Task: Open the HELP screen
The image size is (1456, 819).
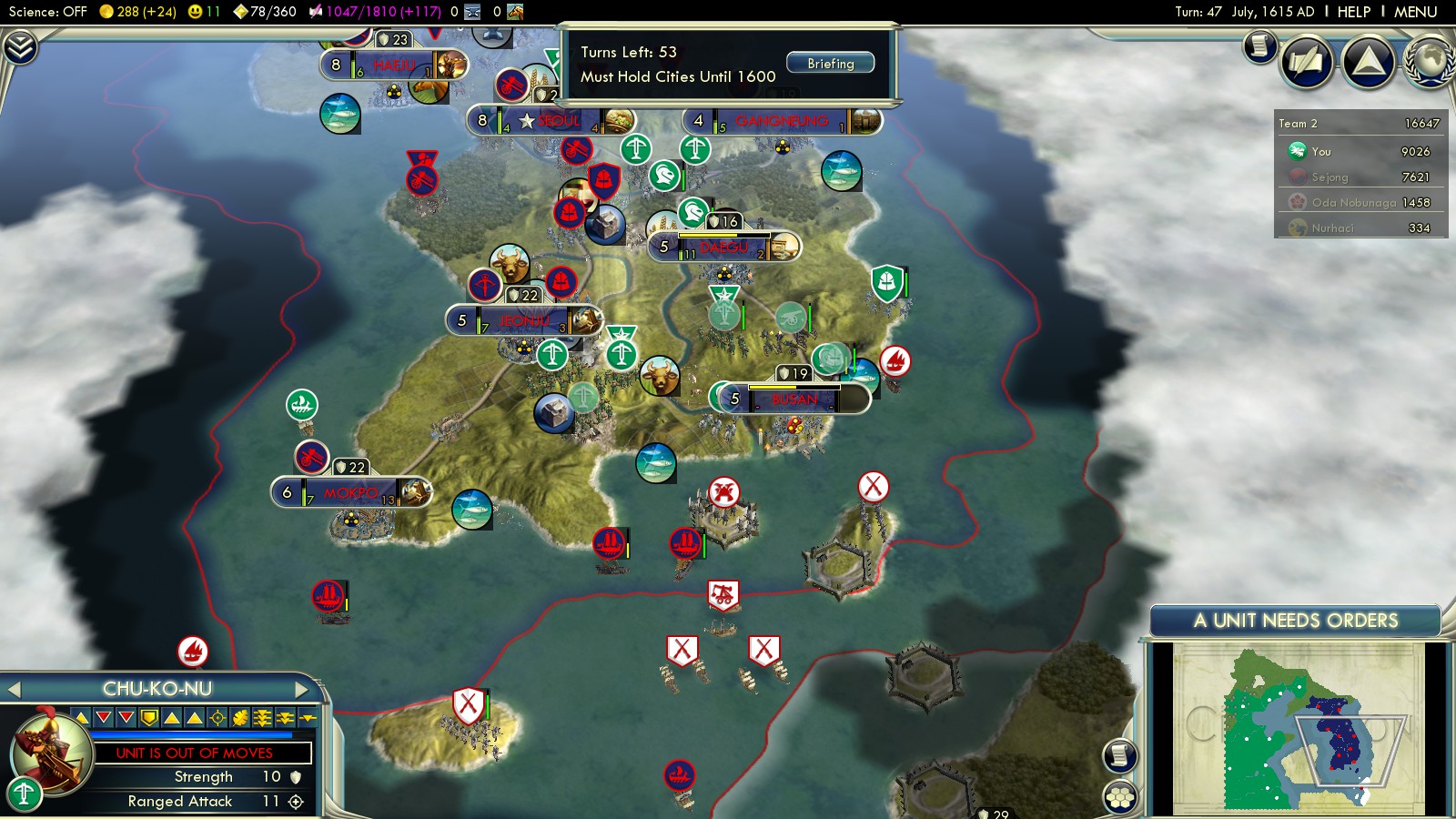Action: [1353, 12]
